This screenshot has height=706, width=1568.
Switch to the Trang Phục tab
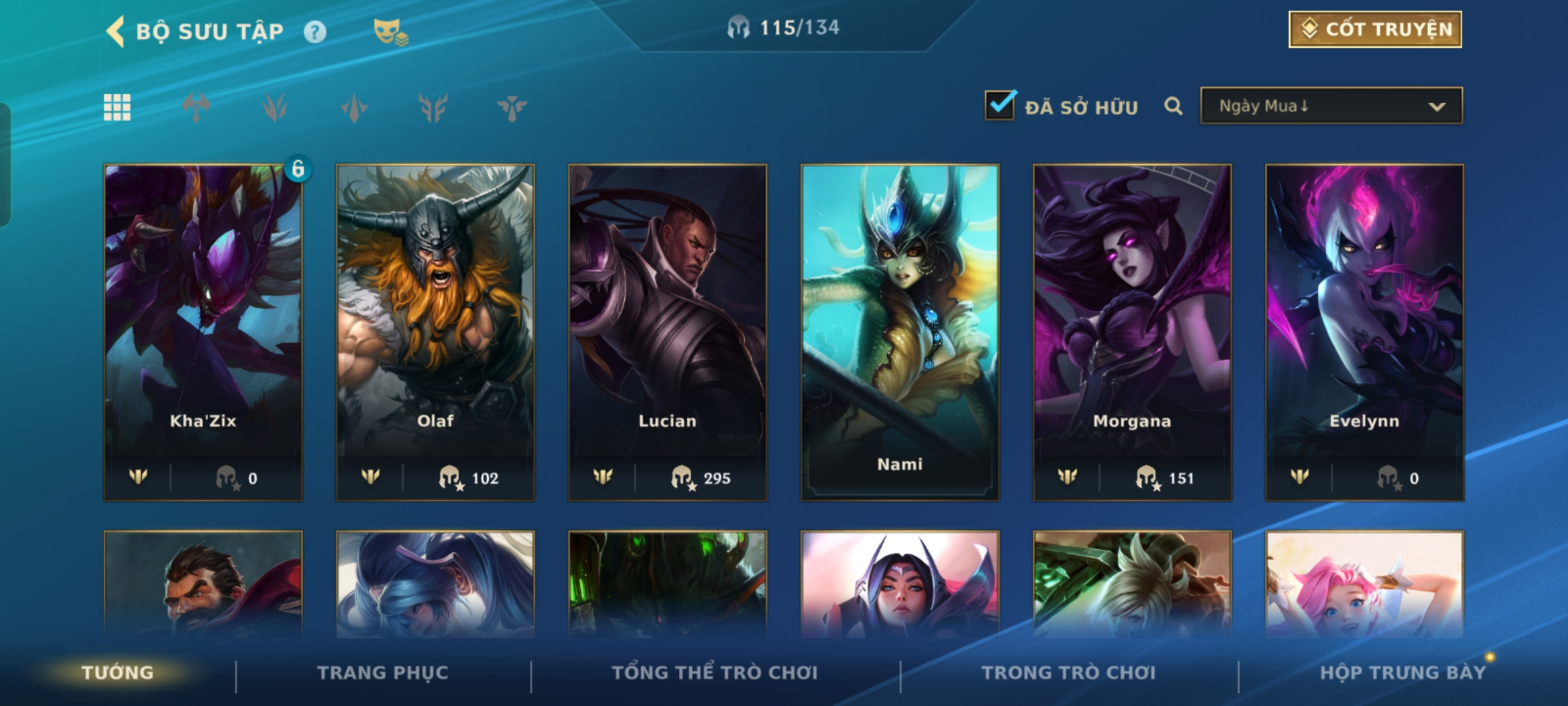pos(383,673)
